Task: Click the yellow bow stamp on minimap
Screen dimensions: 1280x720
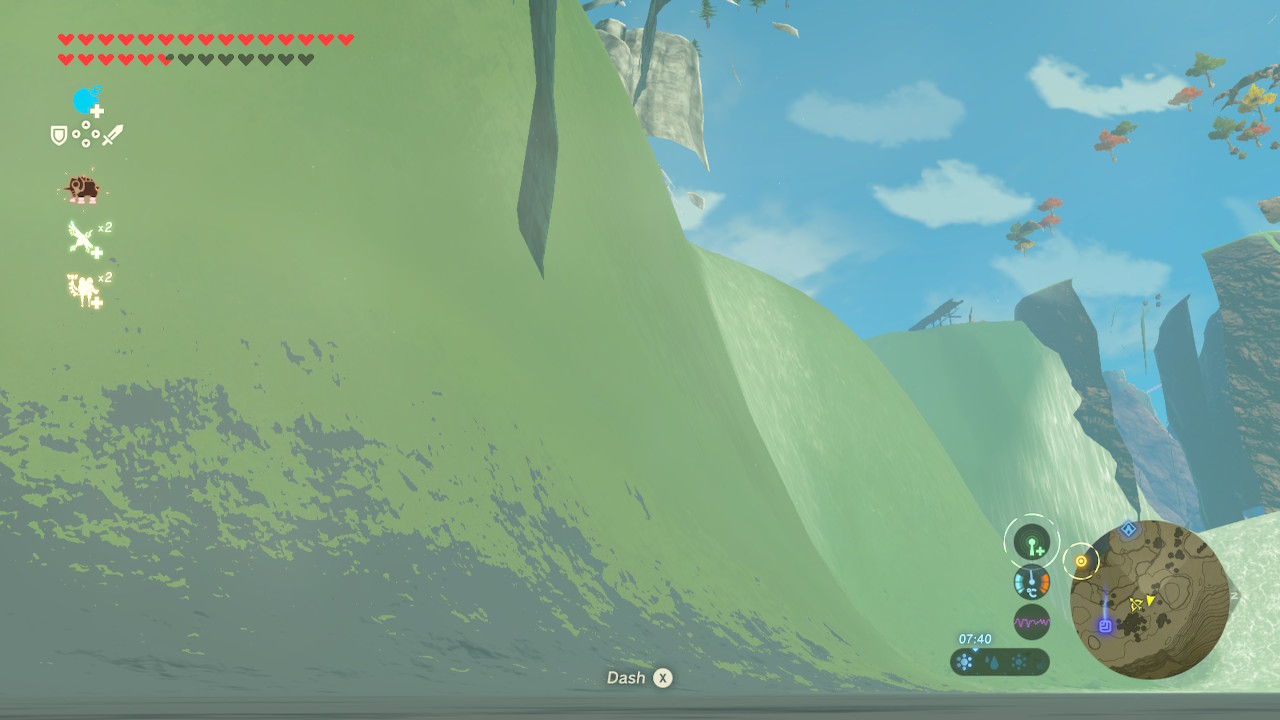Action: click(1136, 604)
